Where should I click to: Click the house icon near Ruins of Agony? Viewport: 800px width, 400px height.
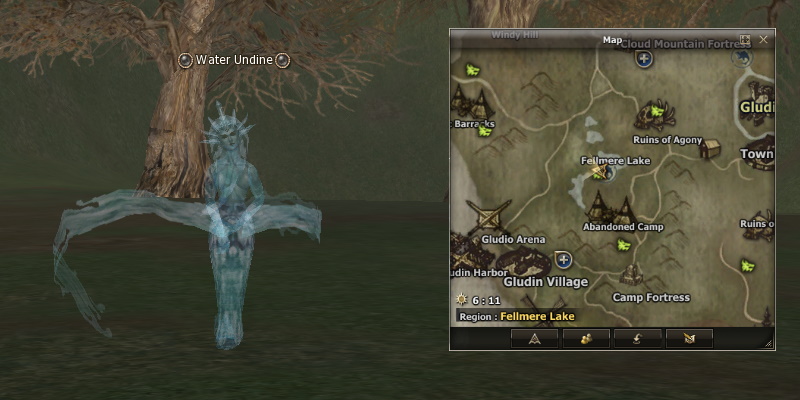710,149
